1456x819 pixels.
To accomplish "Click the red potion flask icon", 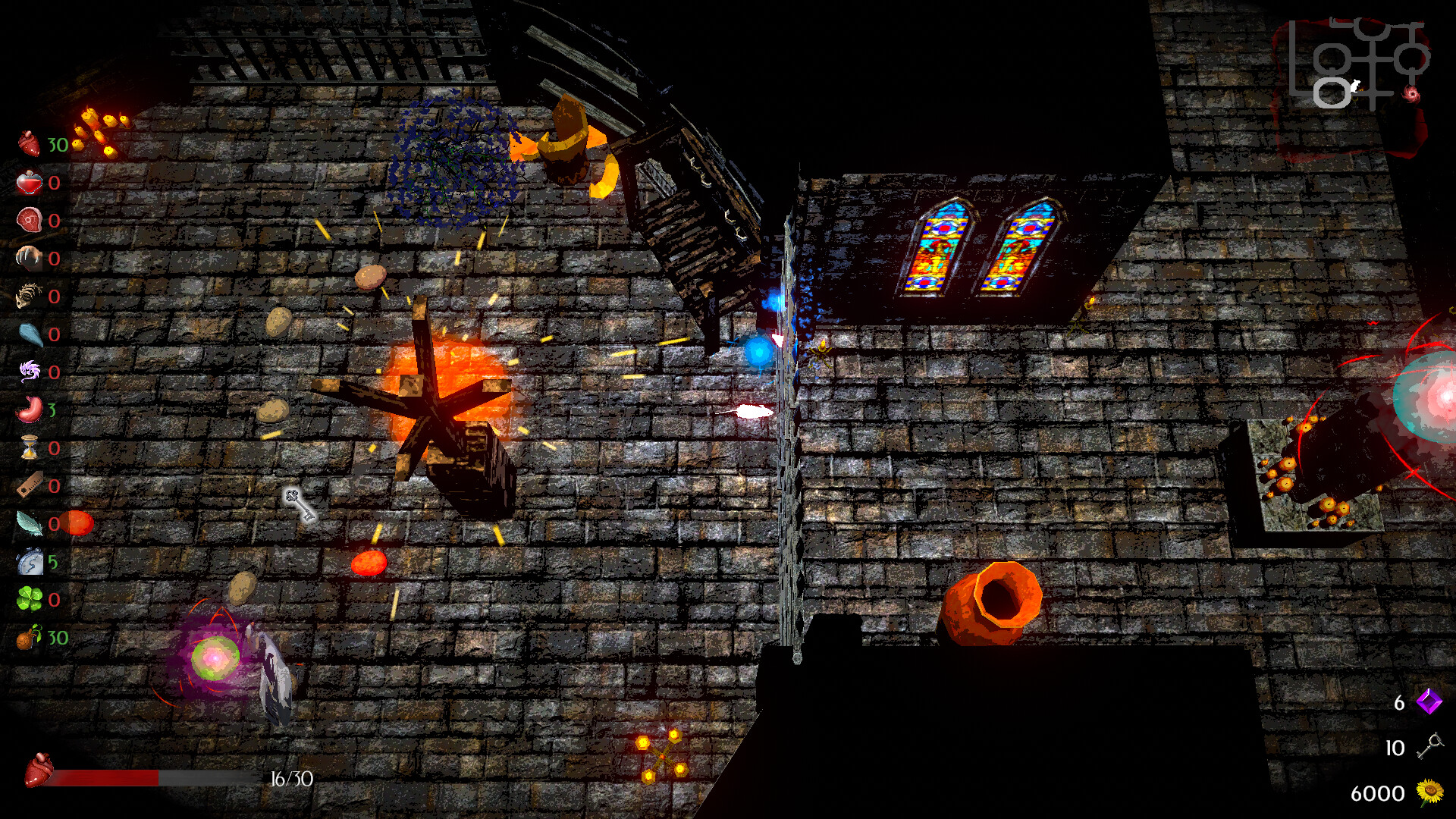I will (x=28, y=182).
